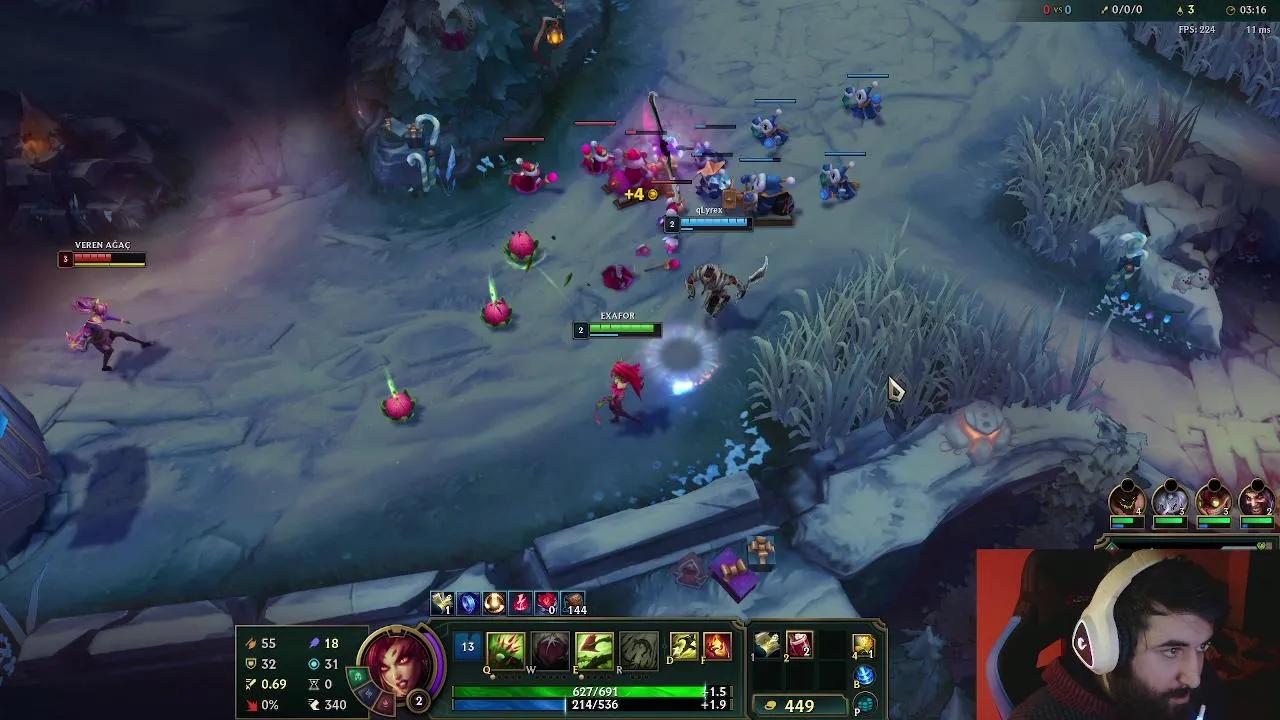Click the W ability icon
Image resolution: width=1280 pixels, height=720 pixels.
(x=549, y=648)
